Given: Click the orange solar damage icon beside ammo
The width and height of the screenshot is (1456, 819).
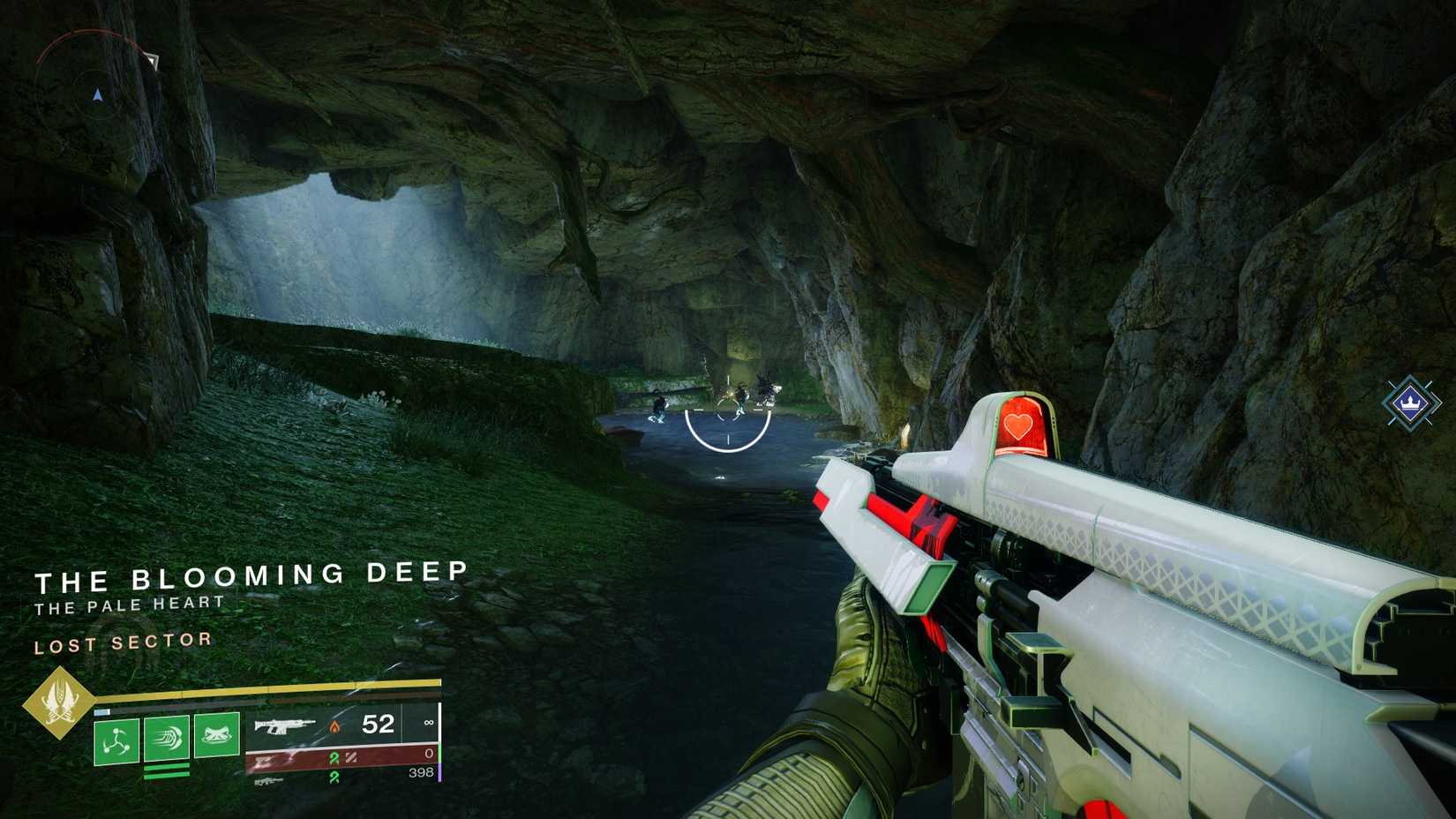Looking at the screenshot, I should point(335,728).
